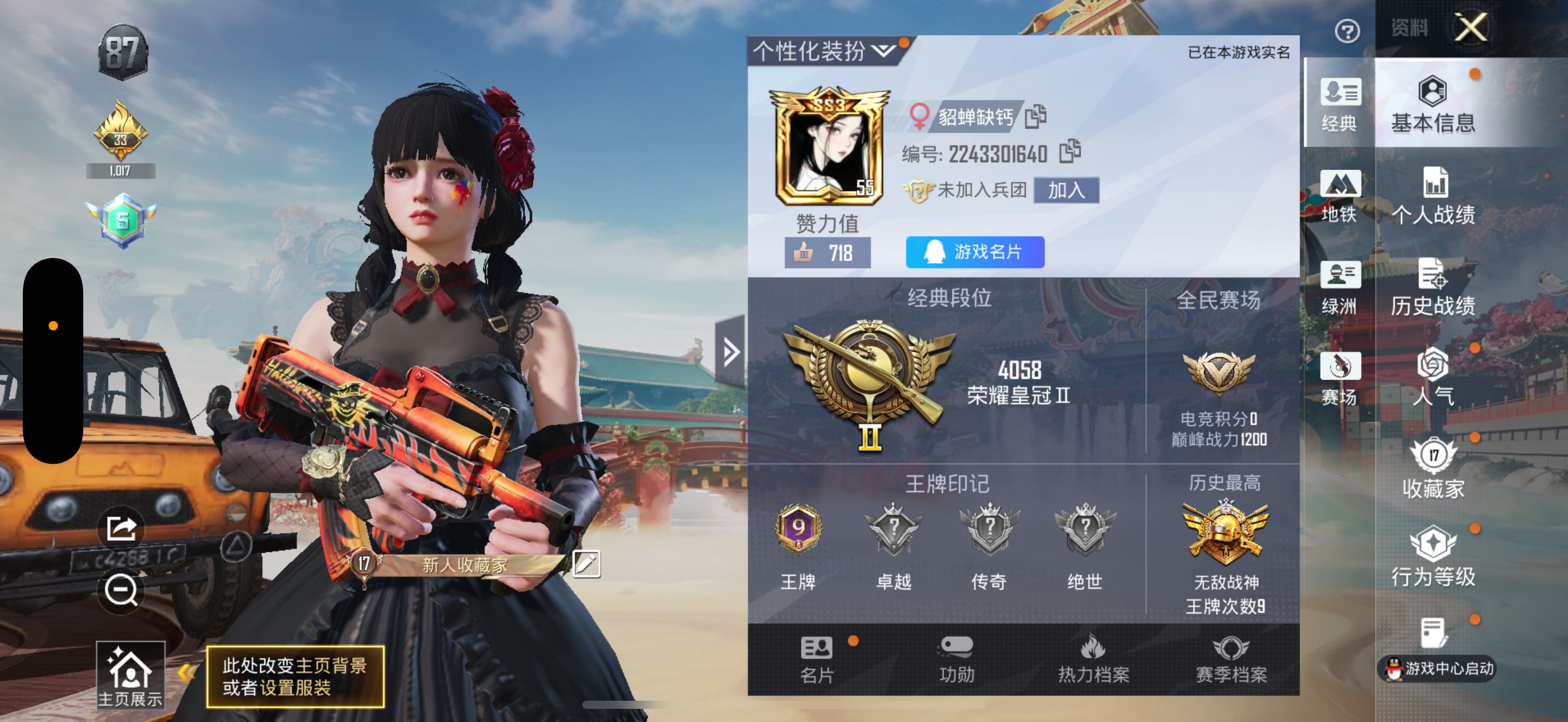
Task: Open 个人战绩 personal stats
Action: 1433,196
